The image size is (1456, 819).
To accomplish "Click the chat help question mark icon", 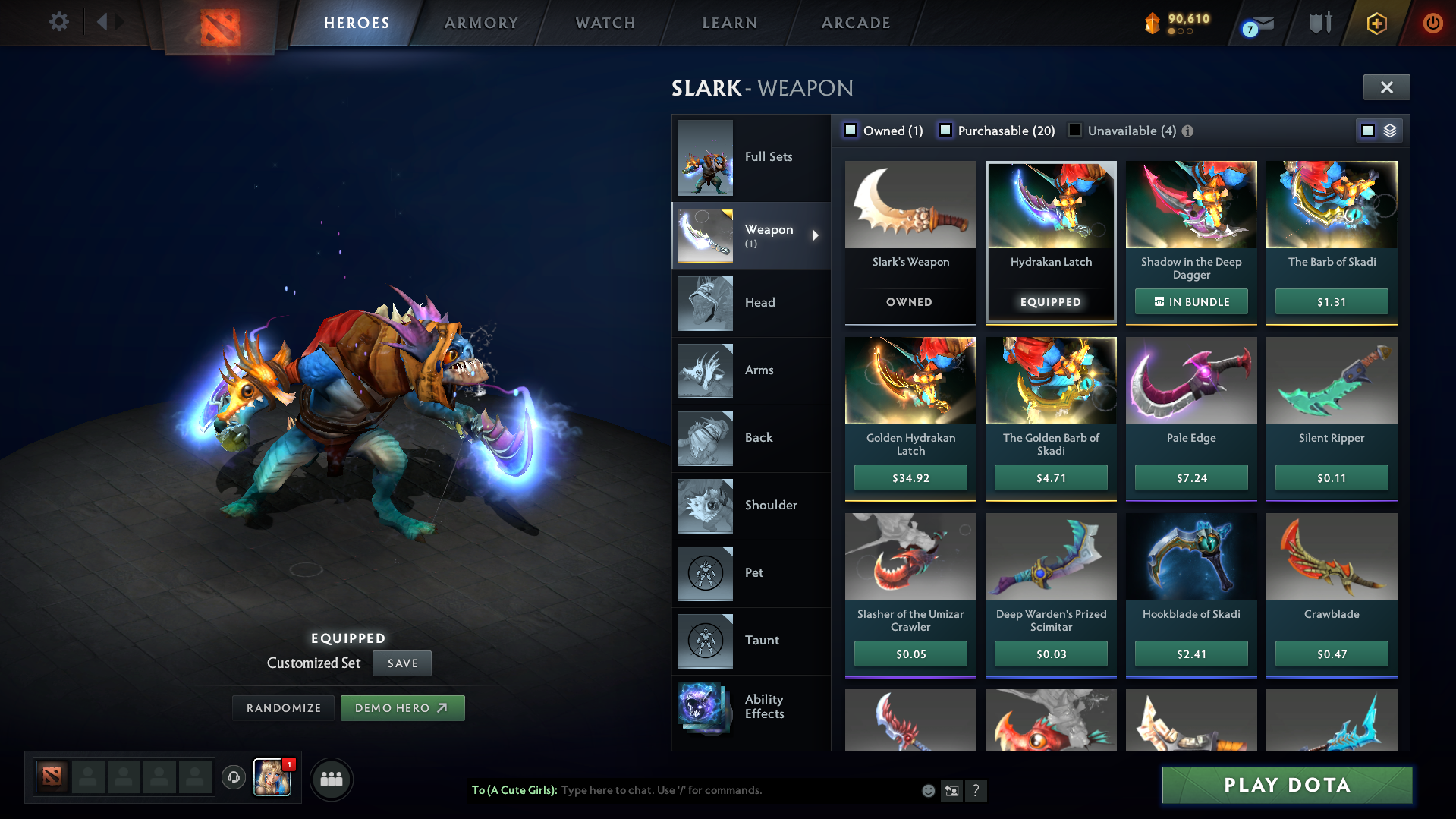I will click(x=976, y=791).
